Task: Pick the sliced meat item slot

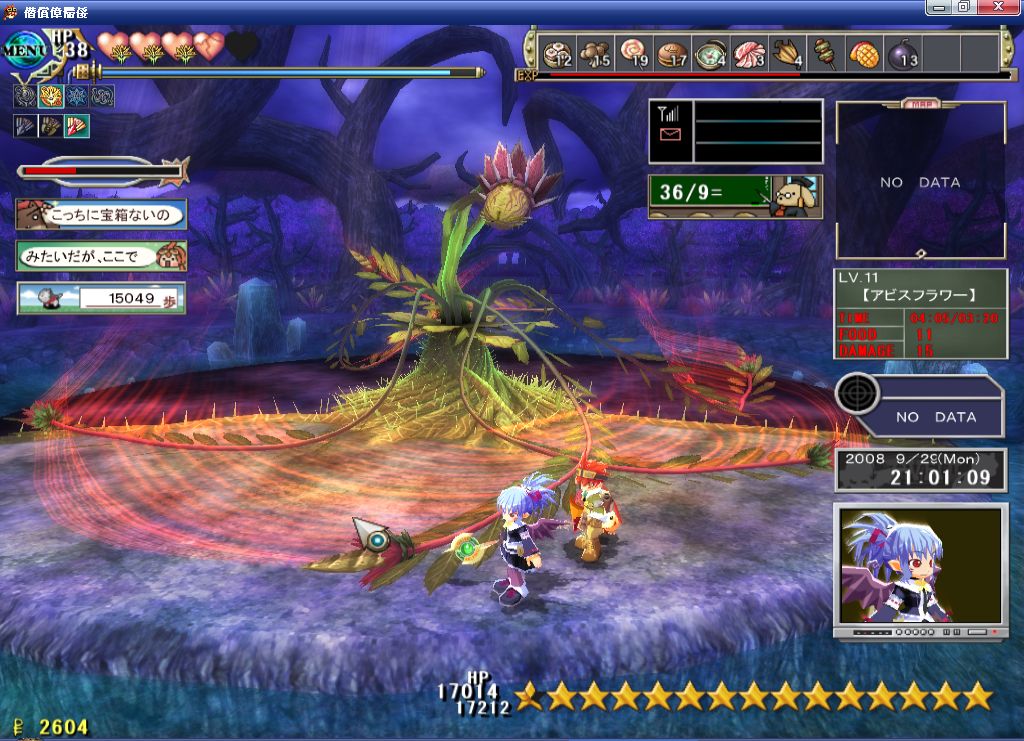Action: [749, 52]
